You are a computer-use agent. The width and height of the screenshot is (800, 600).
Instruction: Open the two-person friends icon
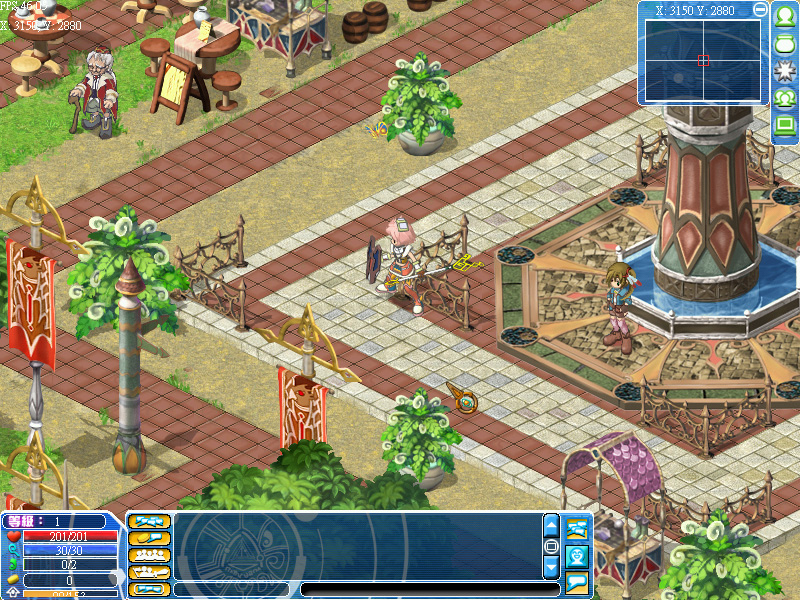click(785, 98)
